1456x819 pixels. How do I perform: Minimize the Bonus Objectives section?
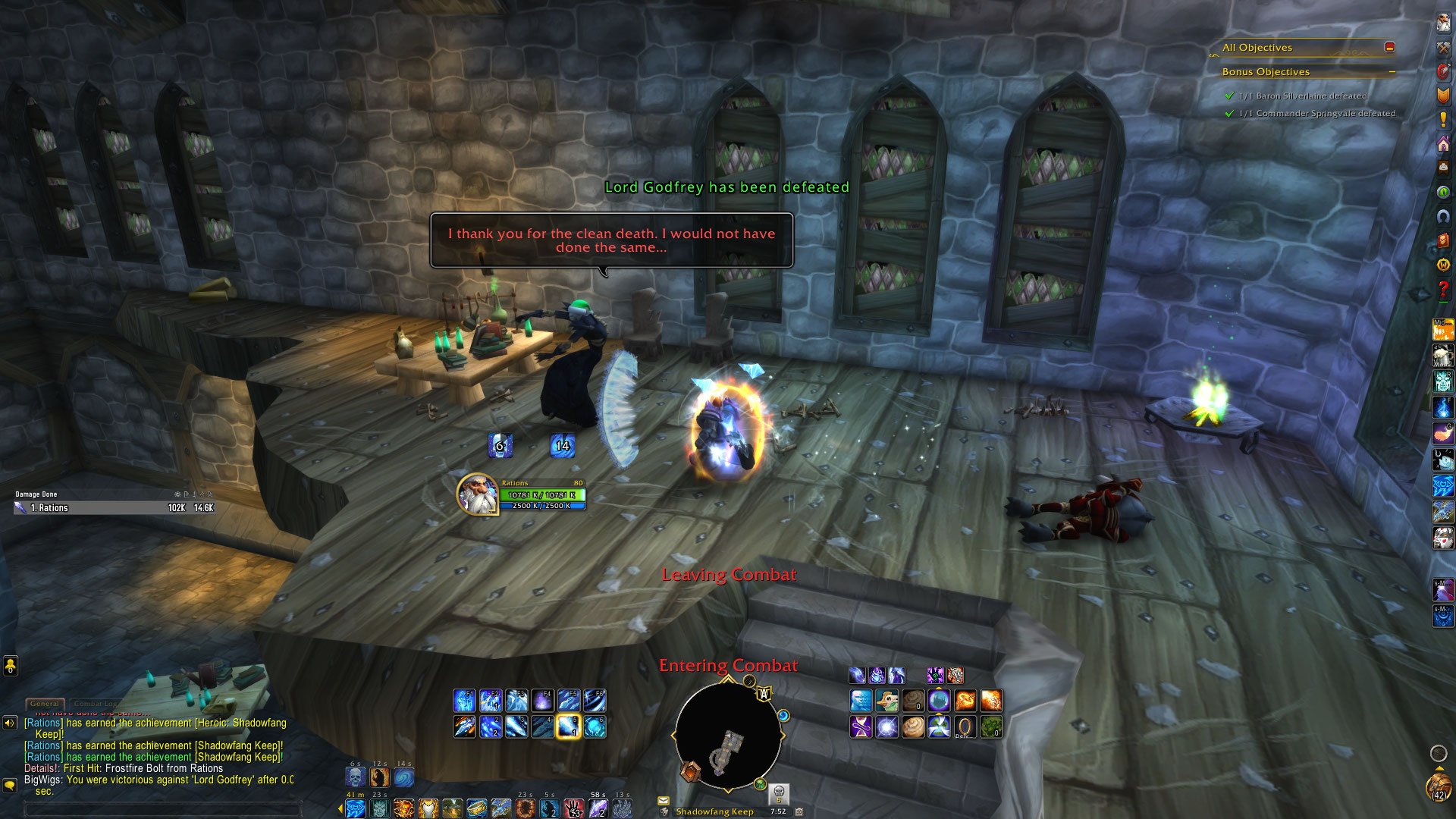[x=1392, y=72]
